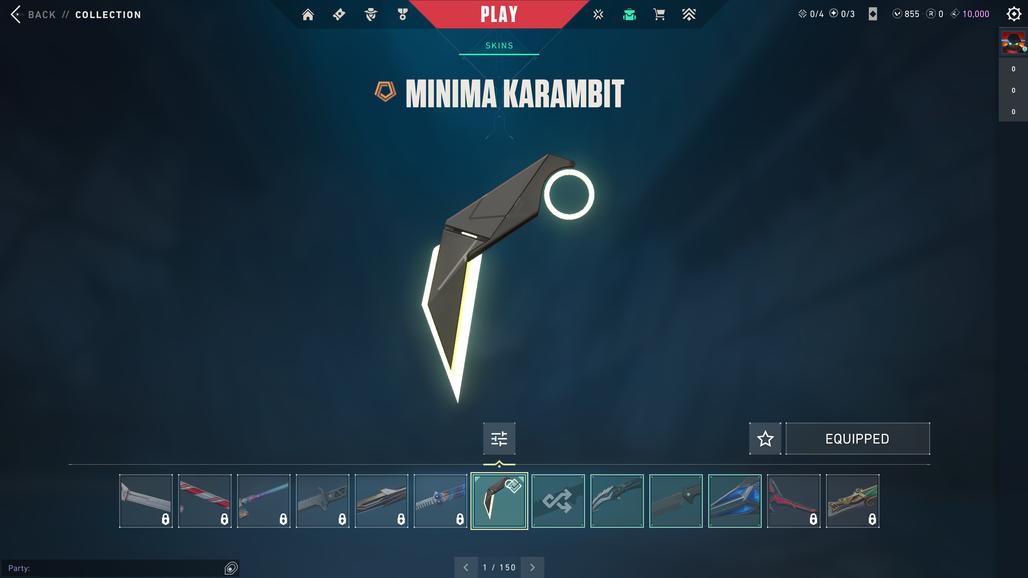Open the skin variants sliders button
Viewport: 1028px width, 578px height.
click(499, 439)
